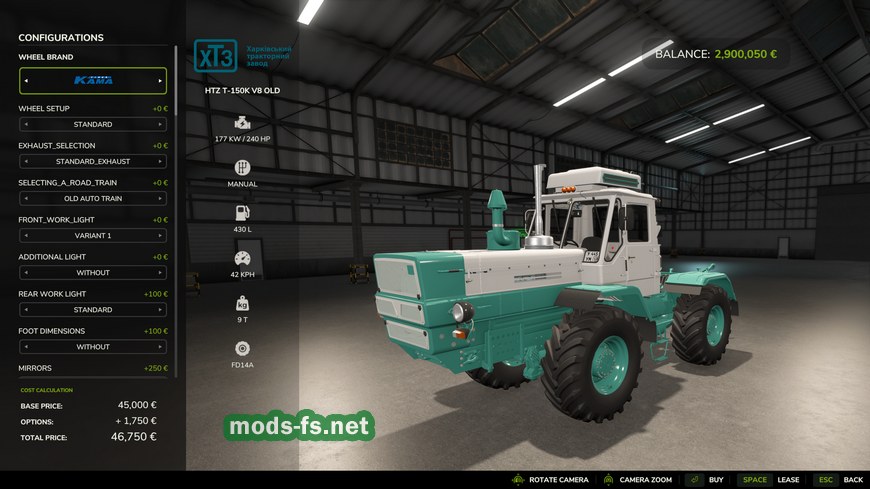The width and height of the screenshot is (870, 489).
Task: Show the previous exhaust selection option
Action: pyautogui.click(x=26, y=162)
